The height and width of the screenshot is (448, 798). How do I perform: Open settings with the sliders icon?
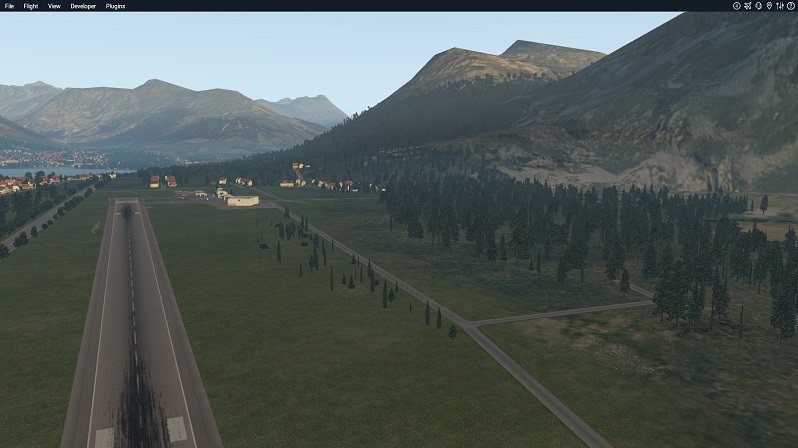pyautogui.click(x=779, y=6)
